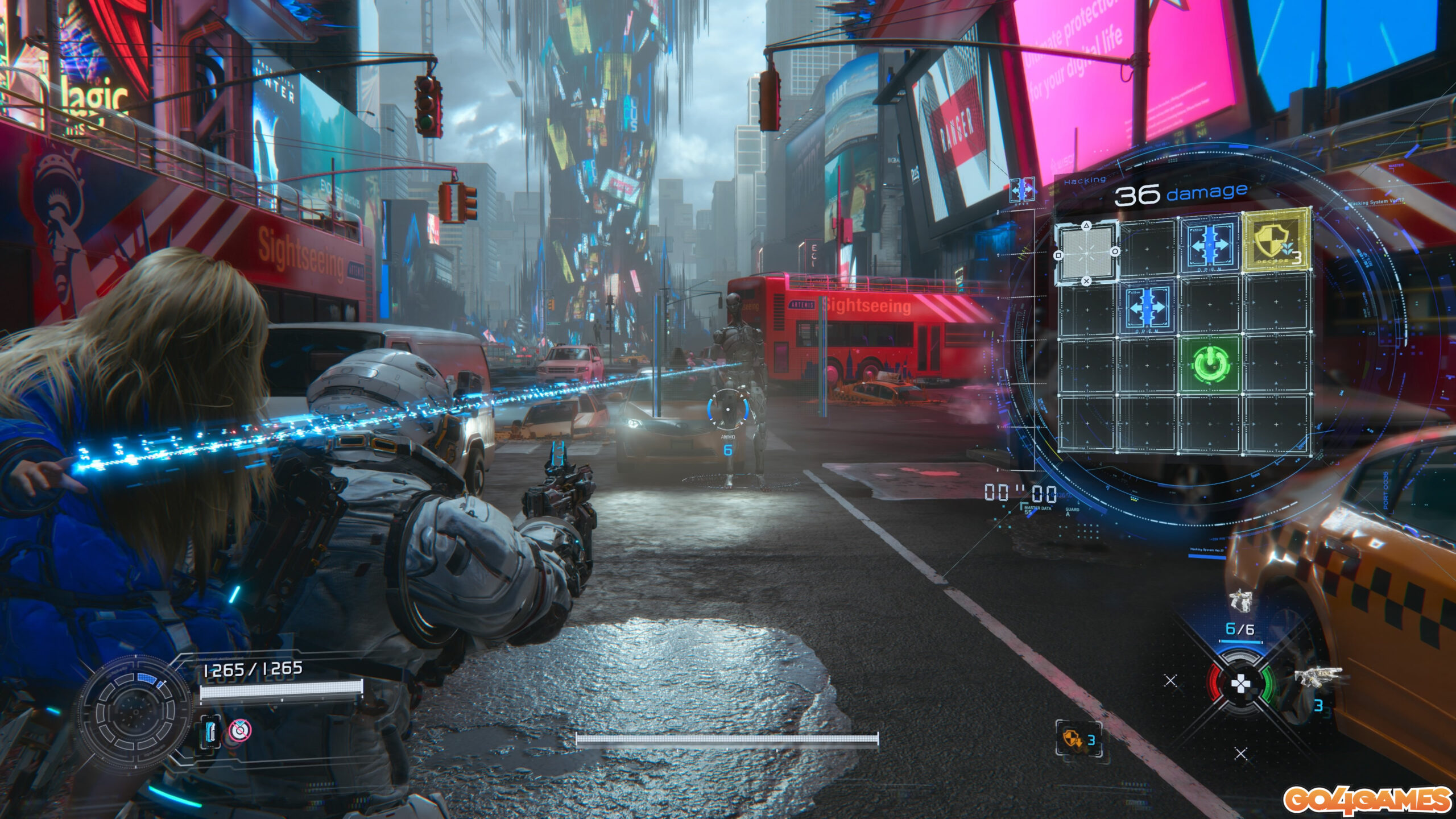Click the Open node beside the yellow Decode node

[1210, 246]
